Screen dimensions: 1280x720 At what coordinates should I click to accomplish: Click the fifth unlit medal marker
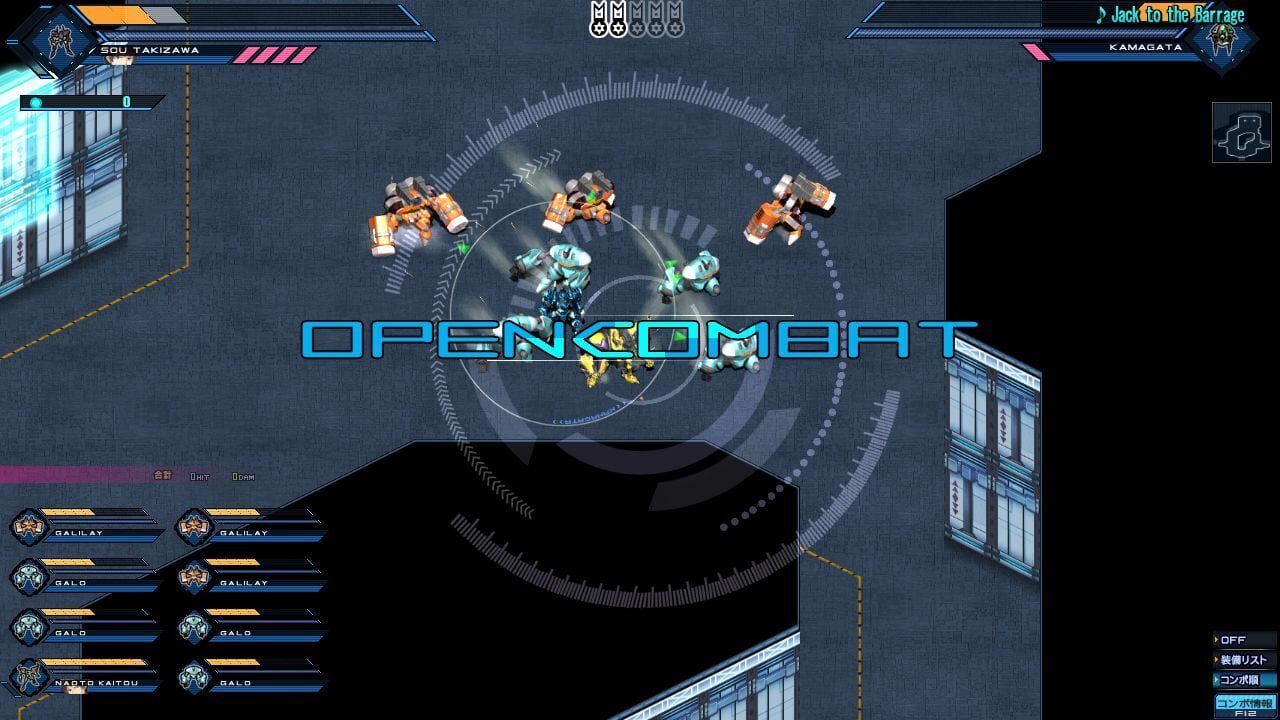(676, 17)
